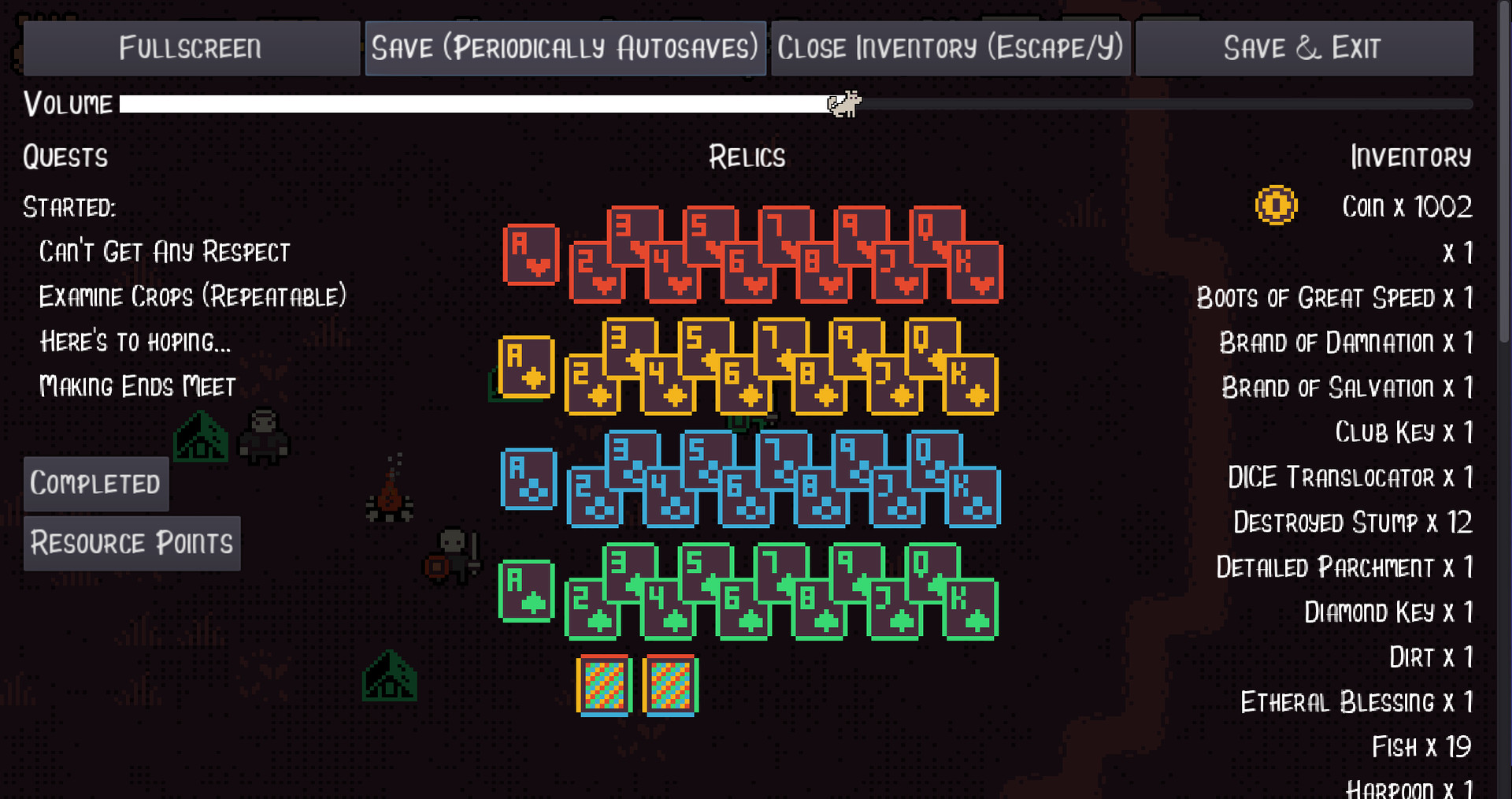Adjust the Volume slider
The width and height of the screenshot is (1512, 799).
click(x=843, y=102)
